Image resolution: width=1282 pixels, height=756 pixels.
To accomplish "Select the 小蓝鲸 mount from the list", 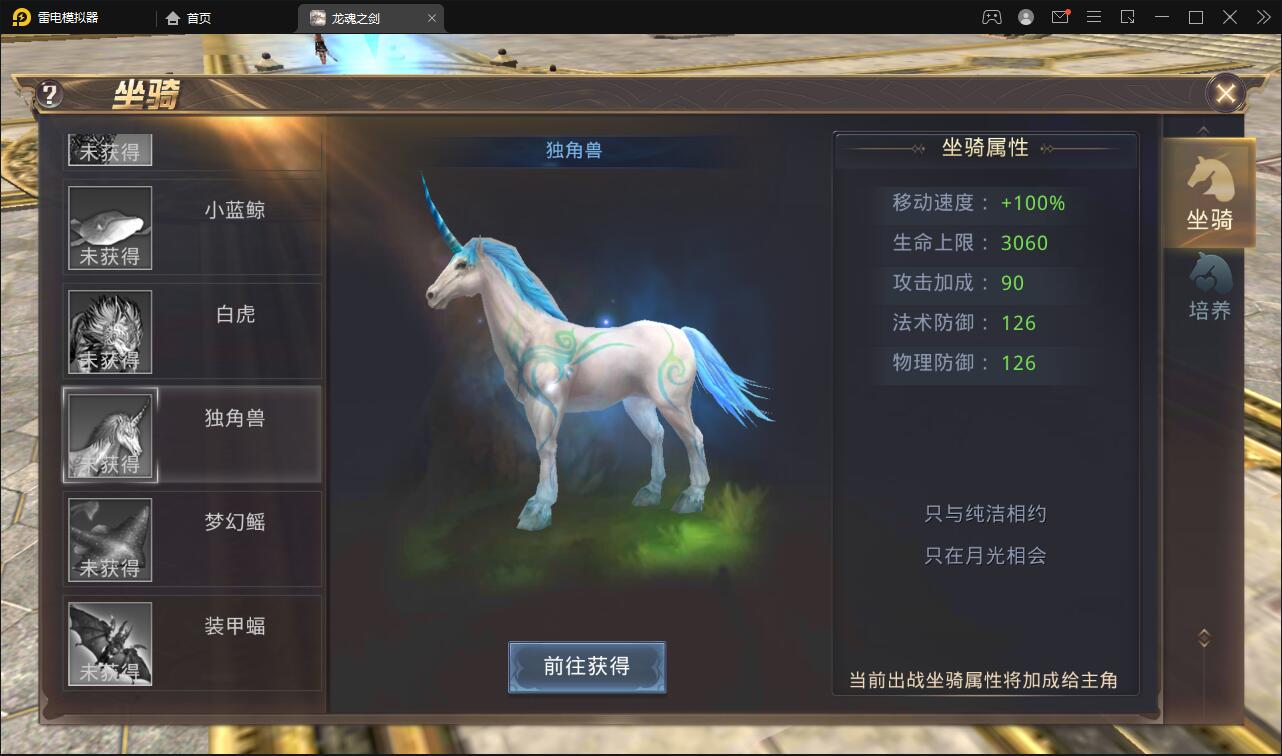I will pyautogui.click(x=192, y=228).
